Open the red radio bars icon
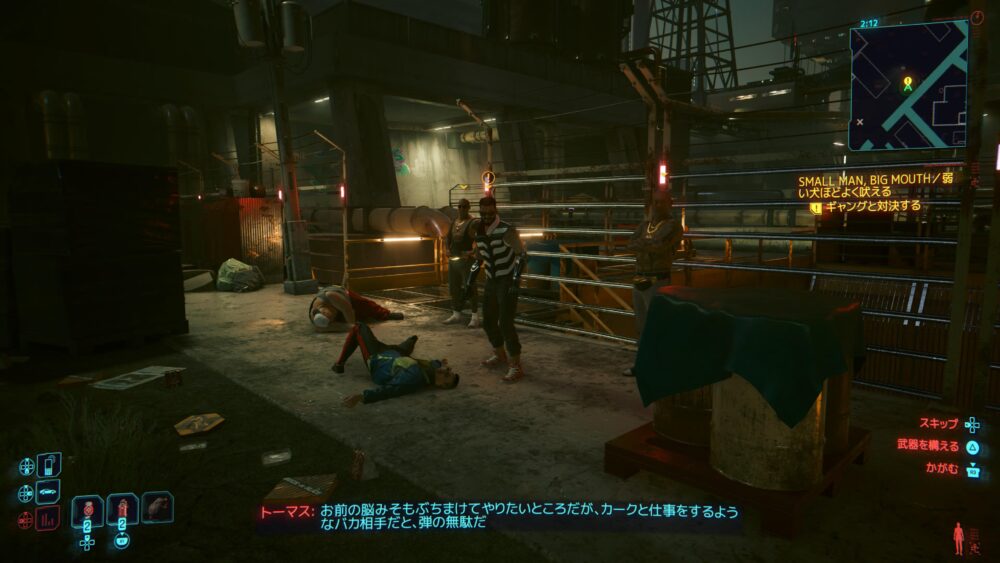 click(x=48, y=519)
